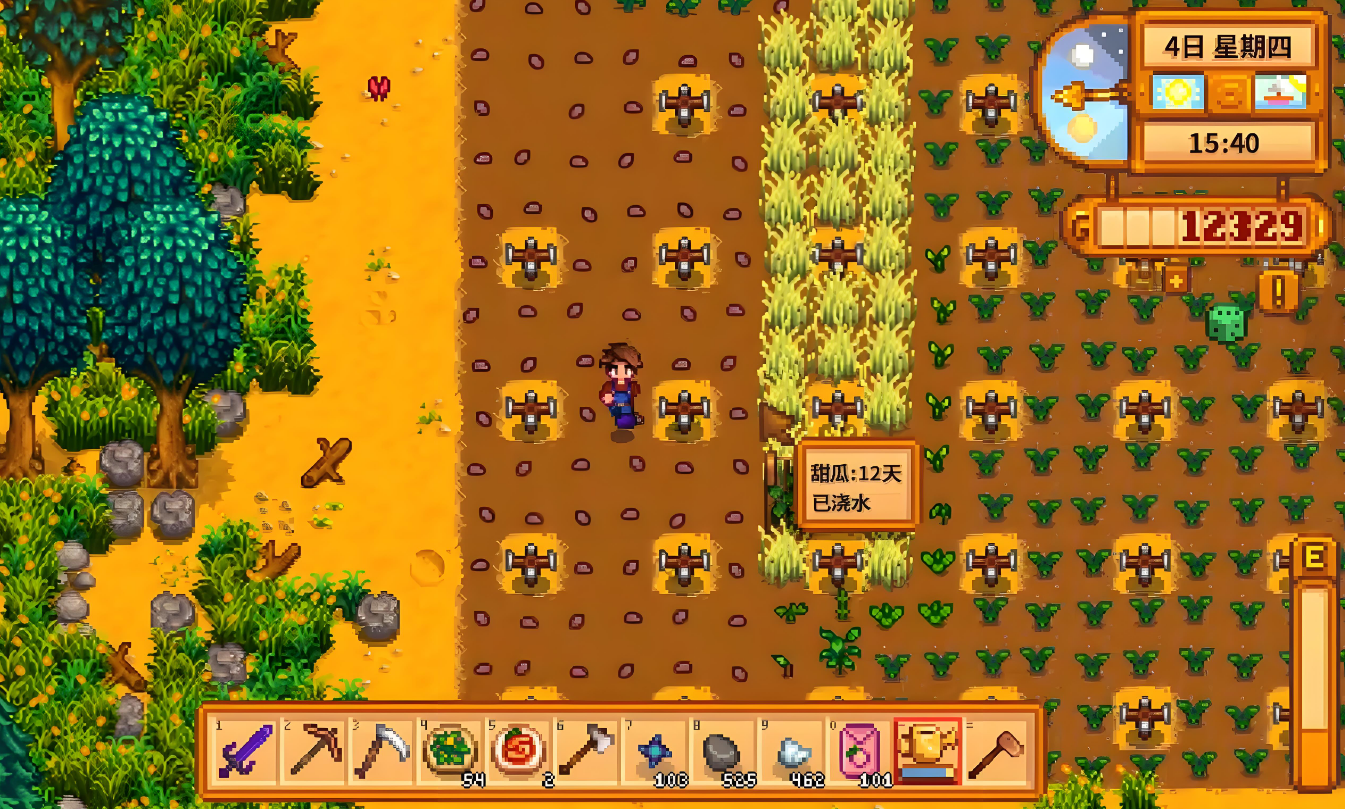The image size is (1345, 809).
Task: Open the quest journal exclamation icon
Action: (x=1278, y=292)
